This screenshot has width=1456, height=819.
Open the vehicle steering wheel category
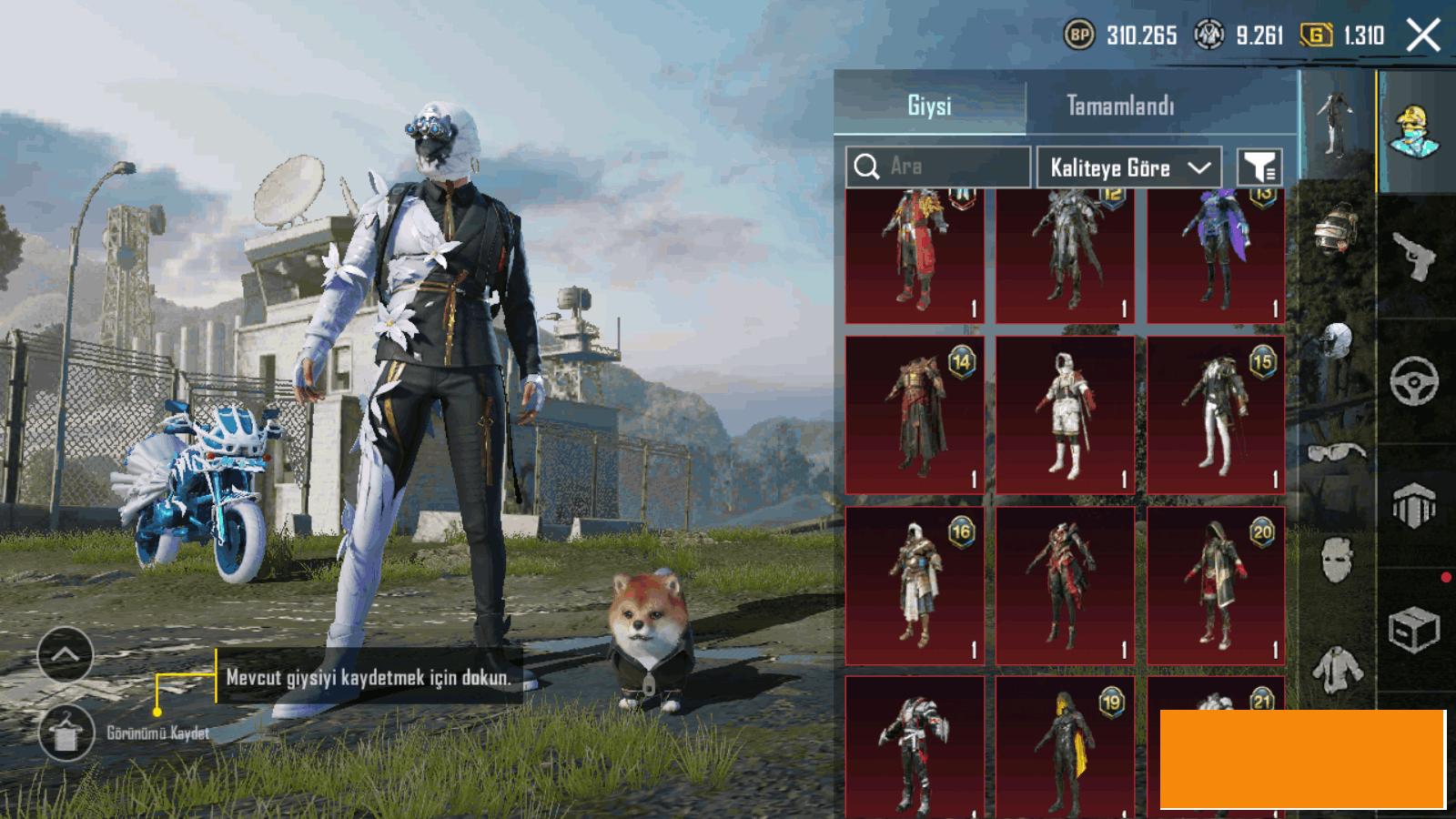1415,380
